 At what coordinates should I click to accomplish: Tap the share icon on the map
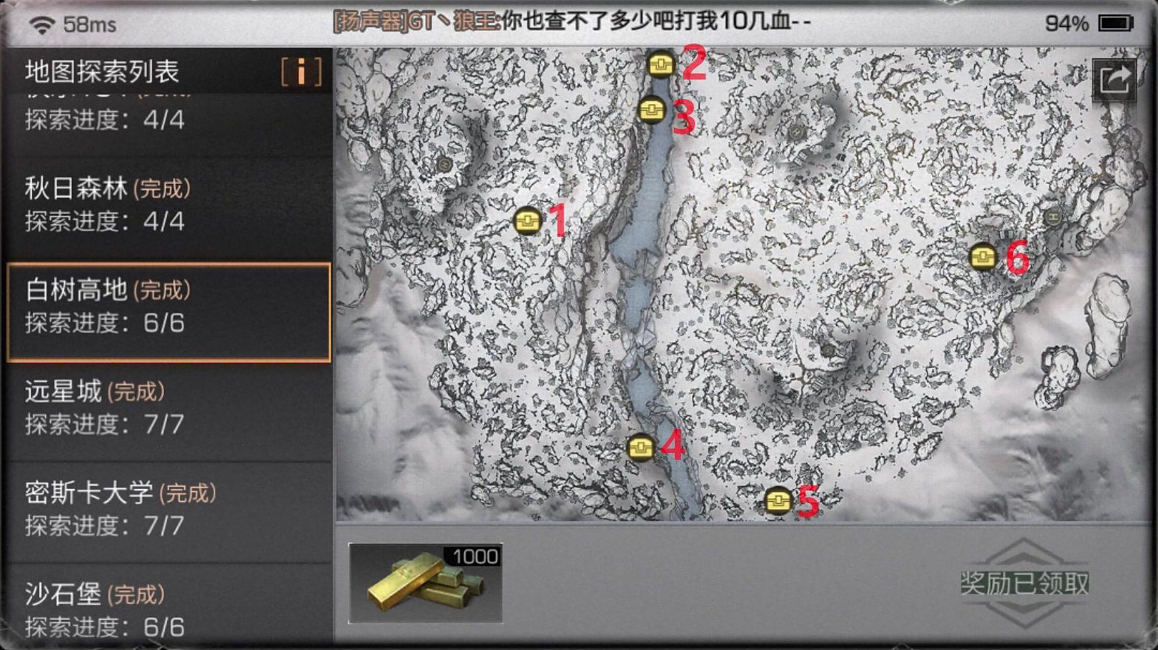[x=1115, y=78]
